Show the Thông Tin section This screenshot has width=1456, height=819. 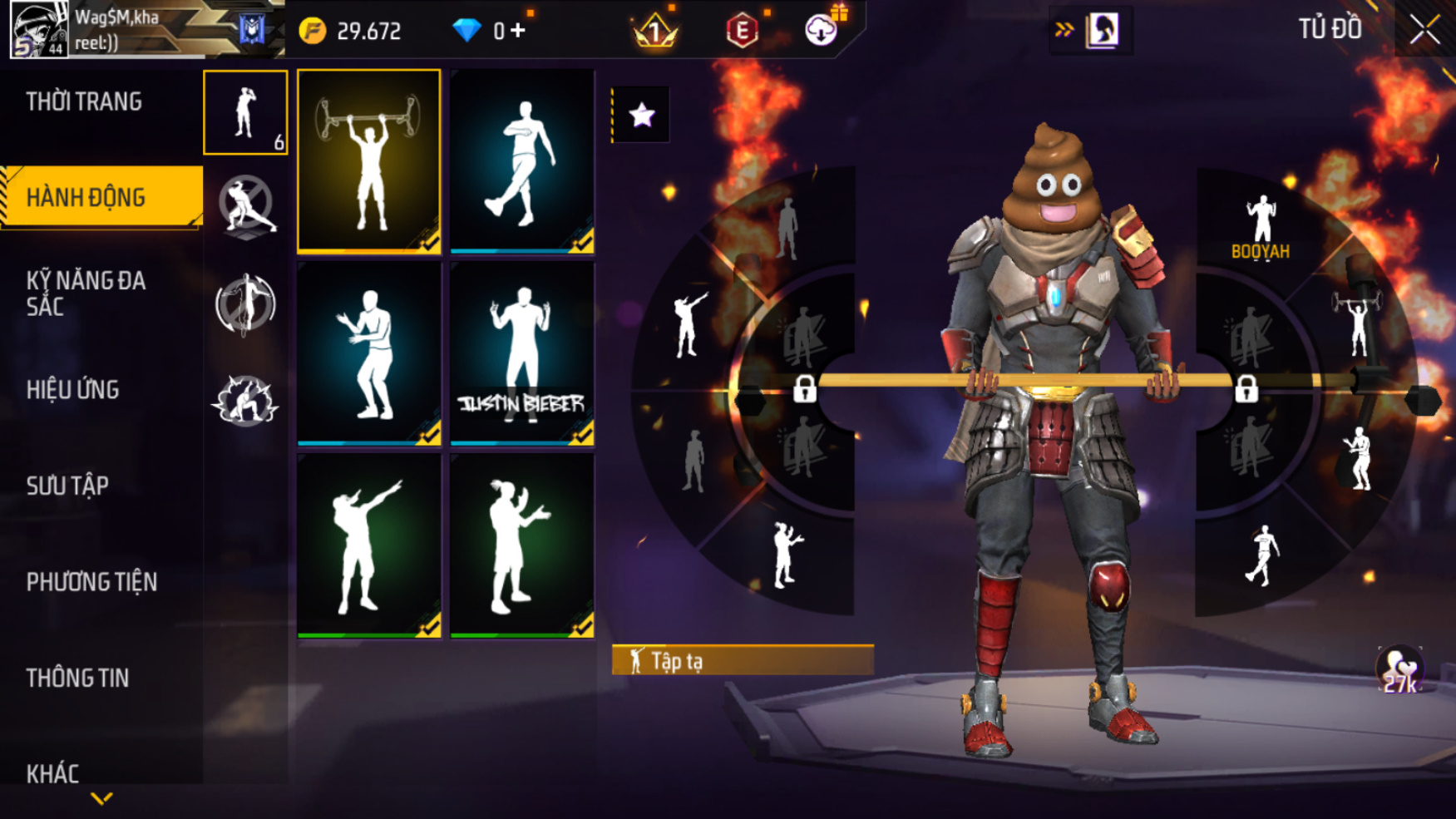pos(77,678)
